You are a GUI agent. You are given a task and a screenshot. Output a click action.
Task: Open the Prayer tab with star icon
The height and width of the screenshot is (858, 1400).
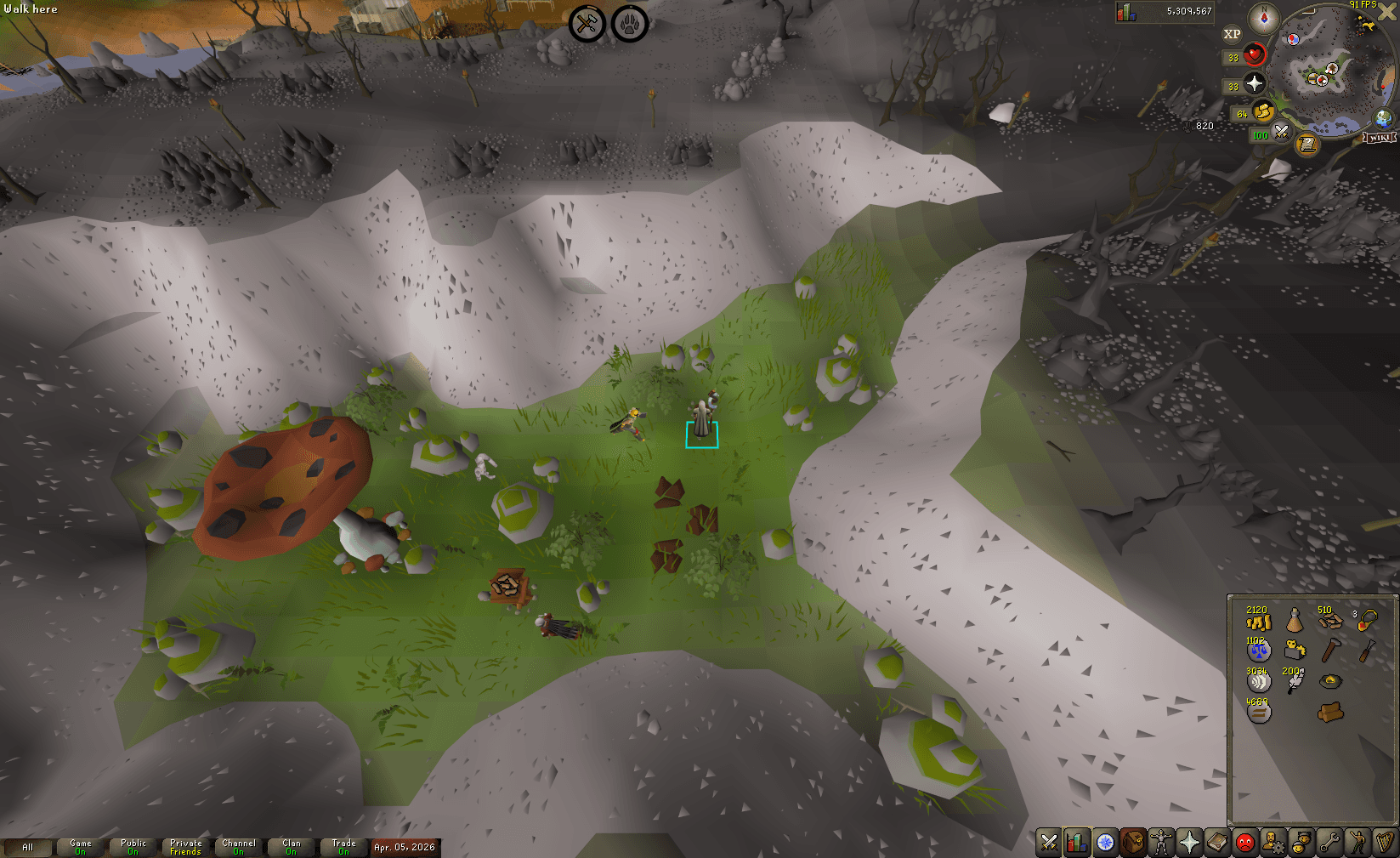(x=1188, y=843)
